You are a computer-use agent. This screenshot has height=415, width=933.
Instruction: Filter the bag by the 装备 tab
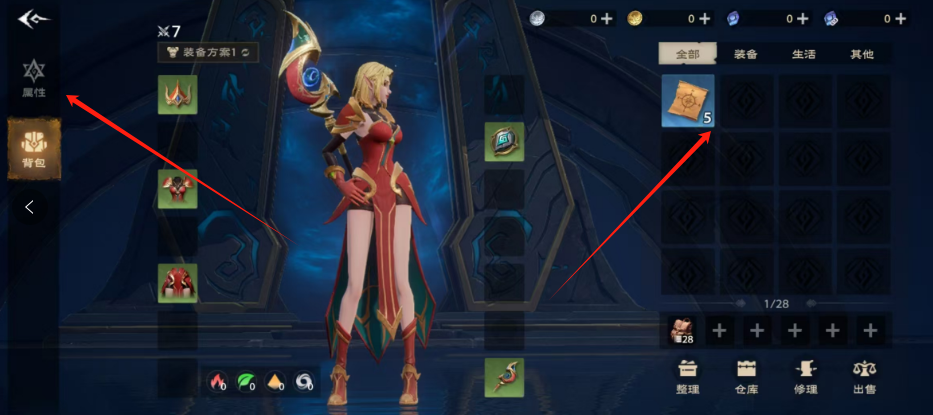point(745,54)
